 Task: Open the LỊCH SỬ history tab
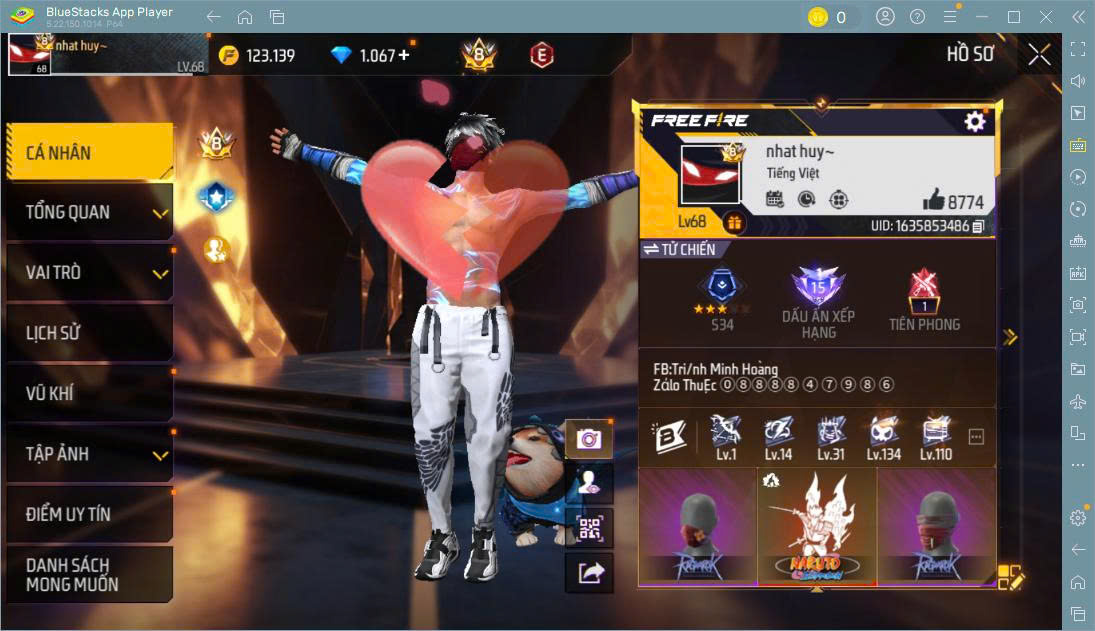click(89, 333)
